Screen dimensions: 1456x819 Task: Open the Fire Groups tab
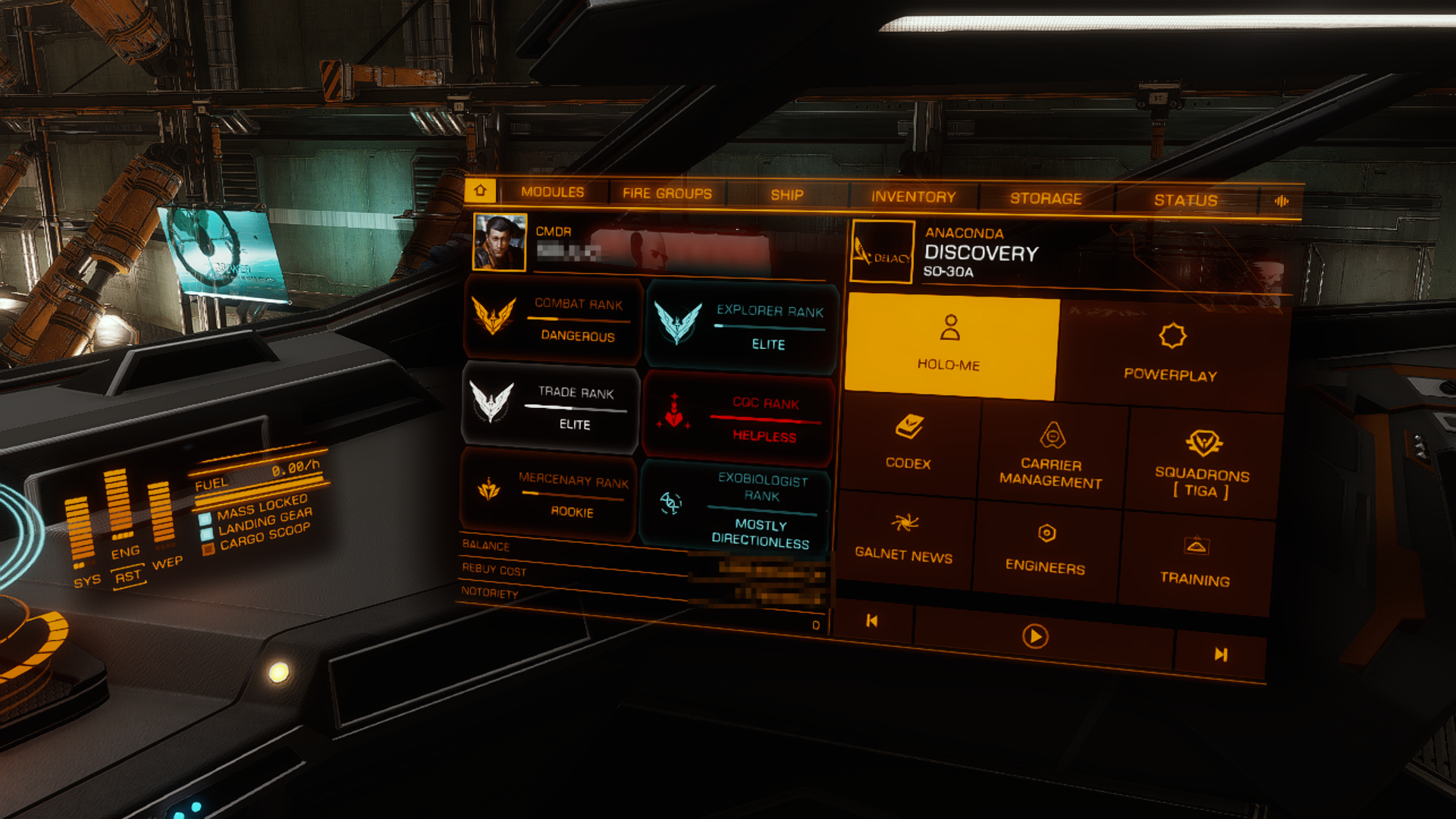coord(667,193)
